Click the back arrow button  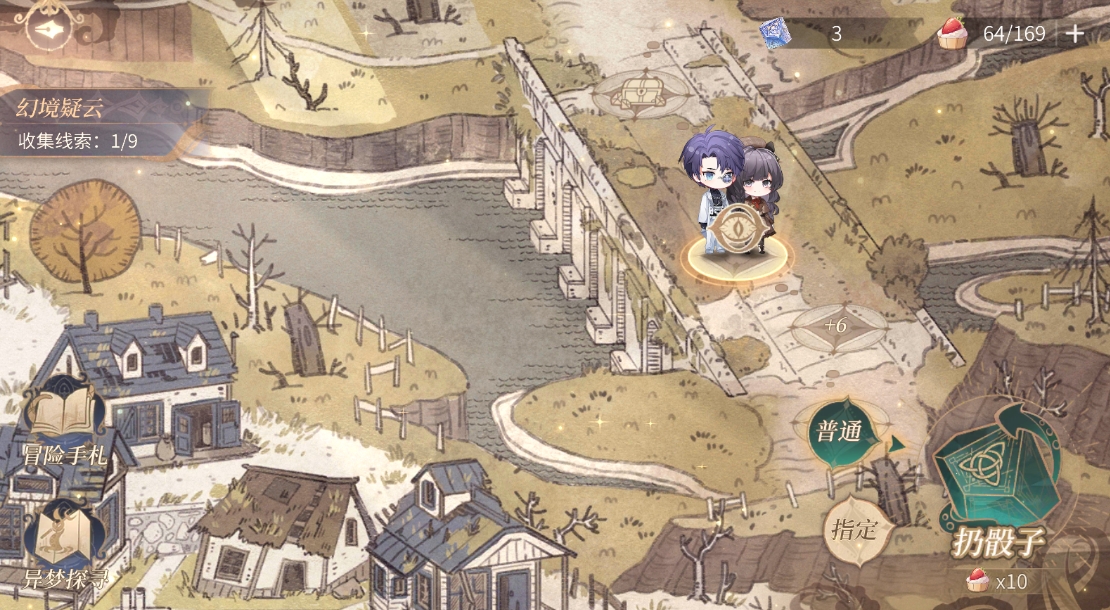click(x=45, y=29)
